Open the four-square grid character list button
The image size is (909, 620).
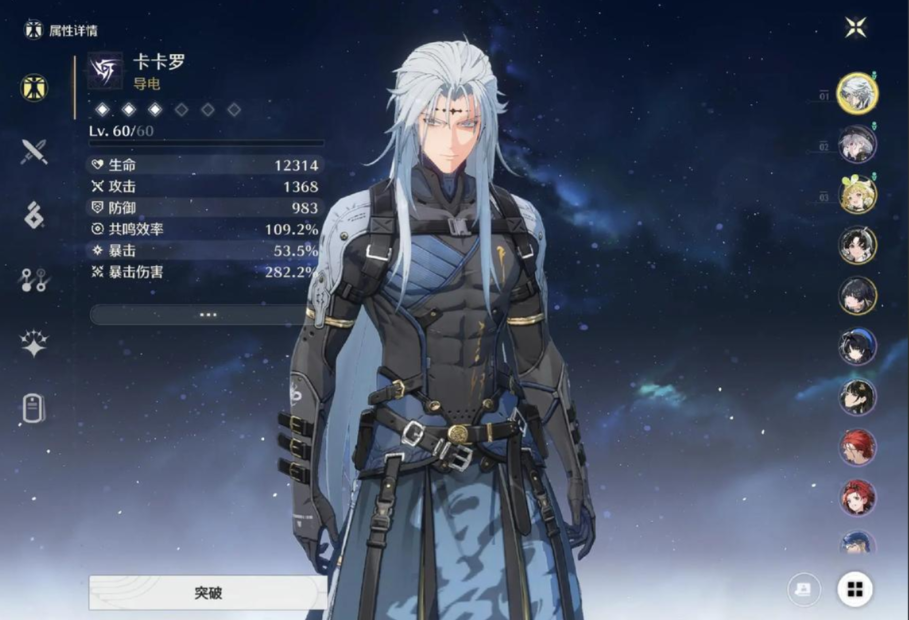click(x=855, y=589)
